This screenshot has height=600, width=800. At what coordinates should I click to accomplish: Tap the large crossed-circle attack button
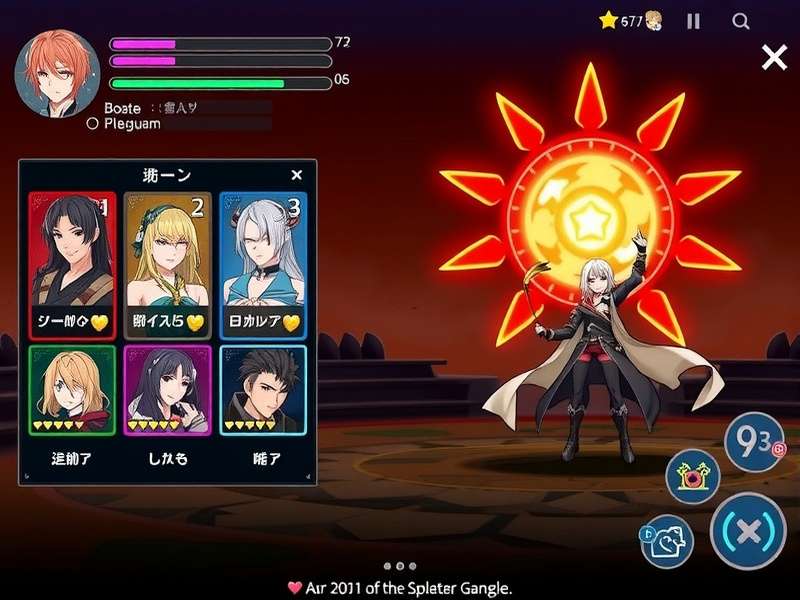[x=747, y=531]
